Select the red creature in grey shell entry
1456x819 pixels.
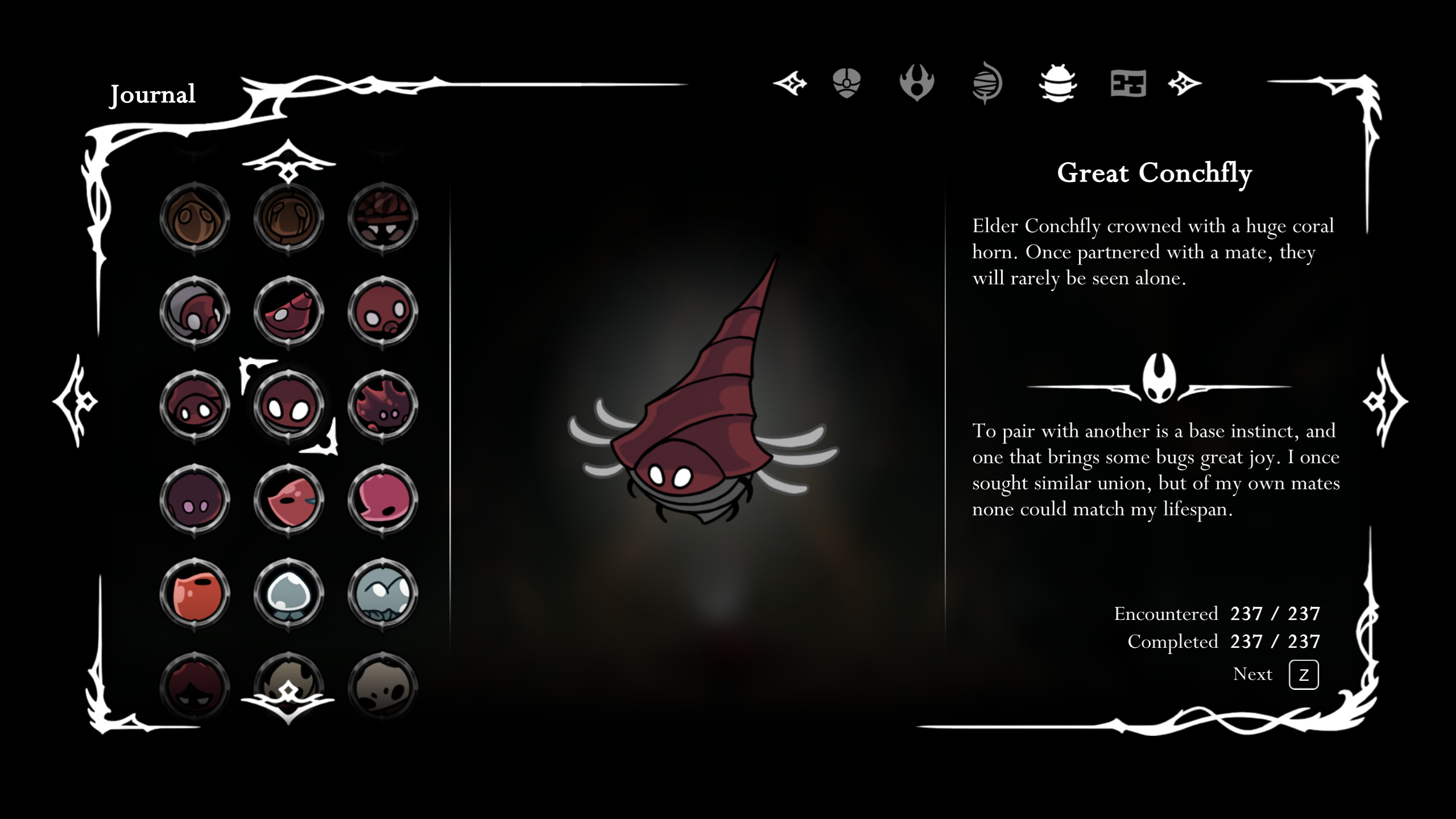195,312
